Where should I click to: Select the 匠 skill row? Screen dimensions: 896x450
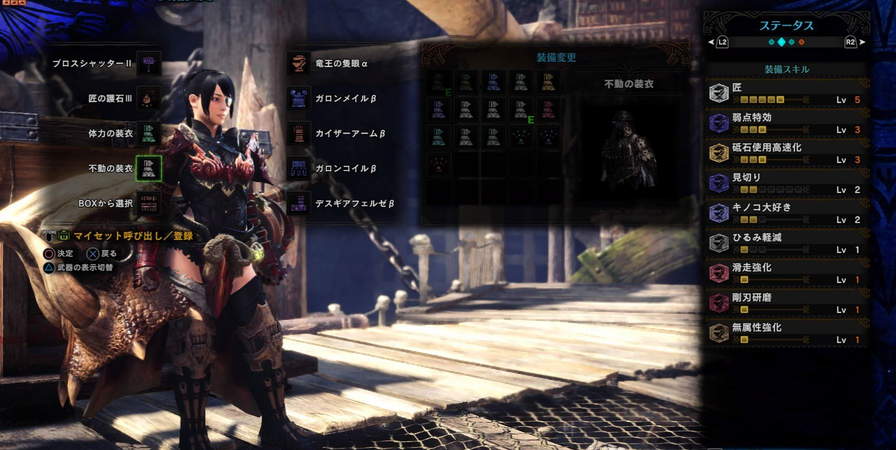tap(785, 93)
